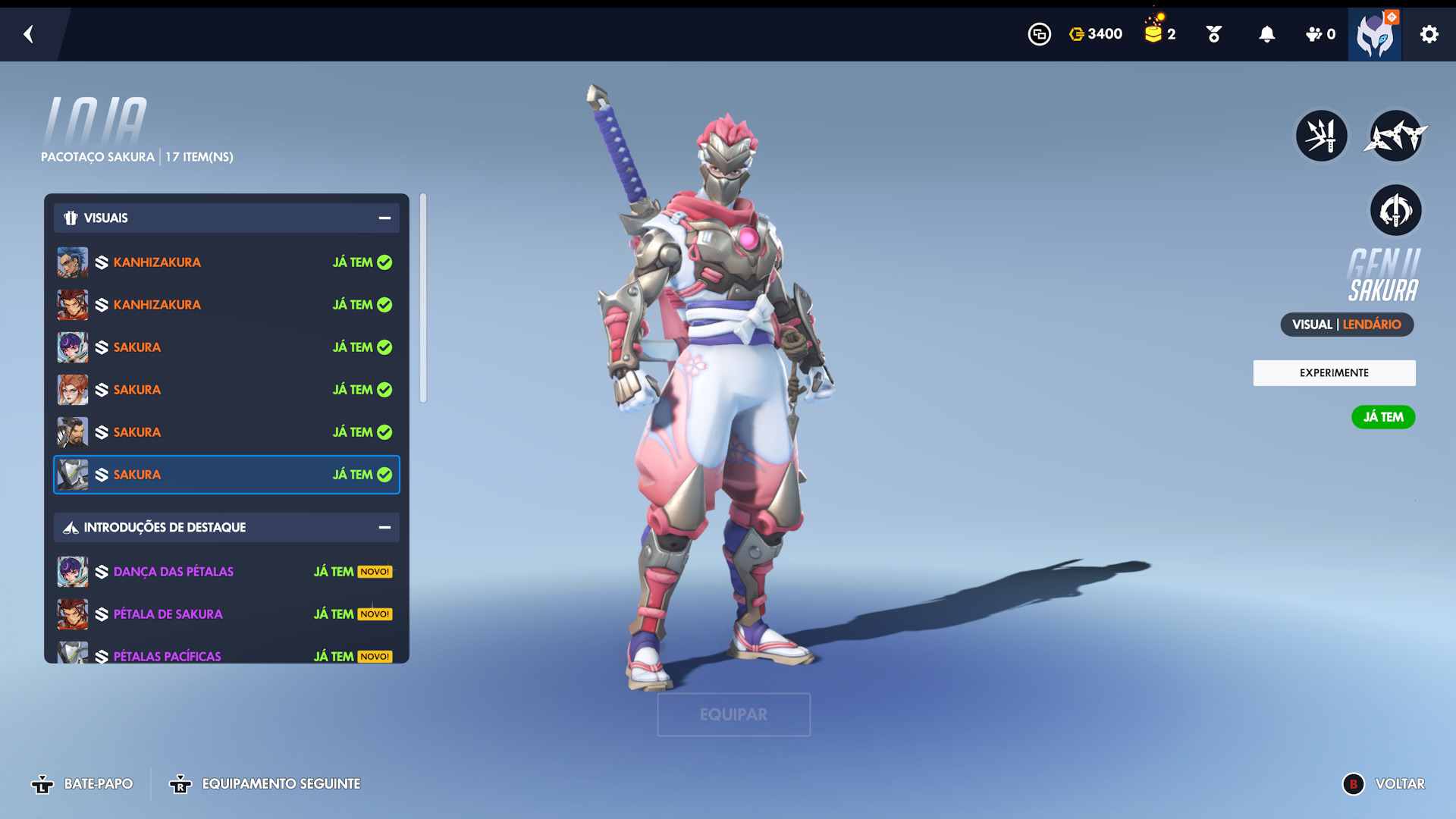
Task: Preview the crossed shuriken stars icon
Action: click(x=1395, y=136)
